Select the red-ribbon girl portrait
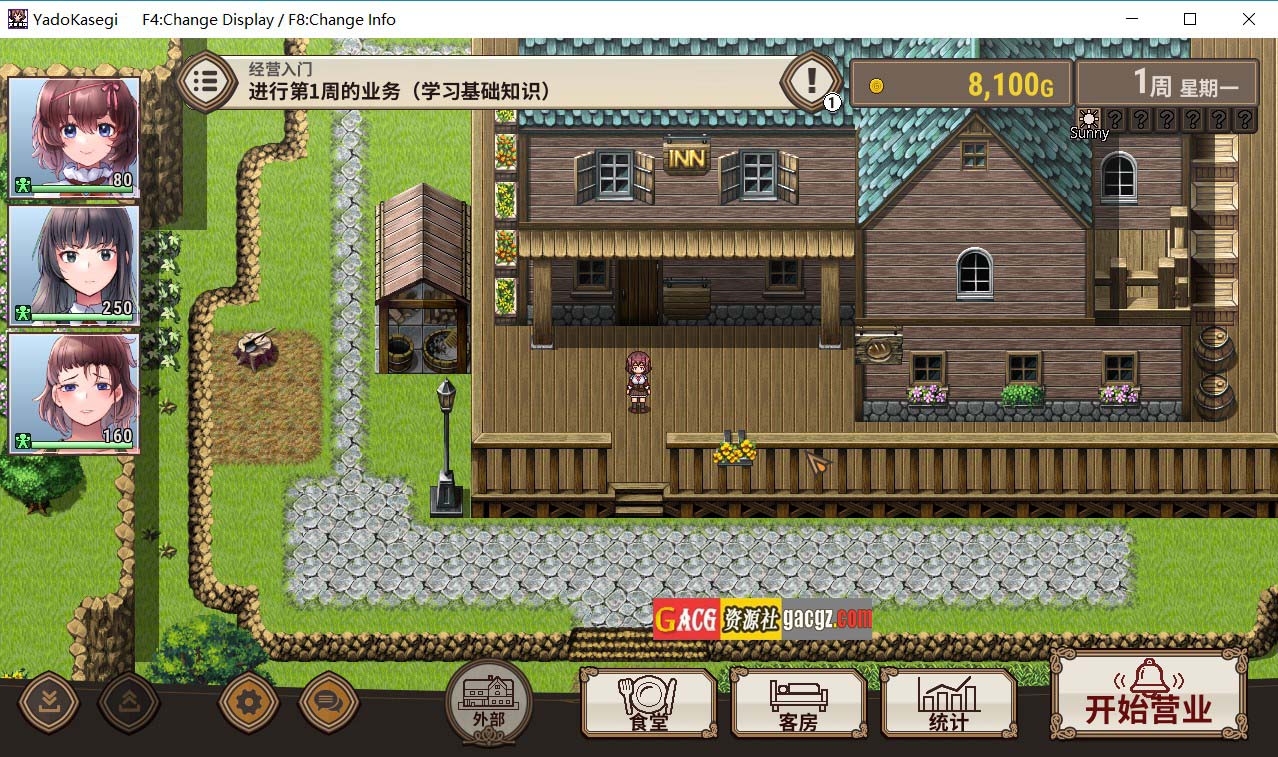This screenshot has height=757, width=1278. [74, 137]
